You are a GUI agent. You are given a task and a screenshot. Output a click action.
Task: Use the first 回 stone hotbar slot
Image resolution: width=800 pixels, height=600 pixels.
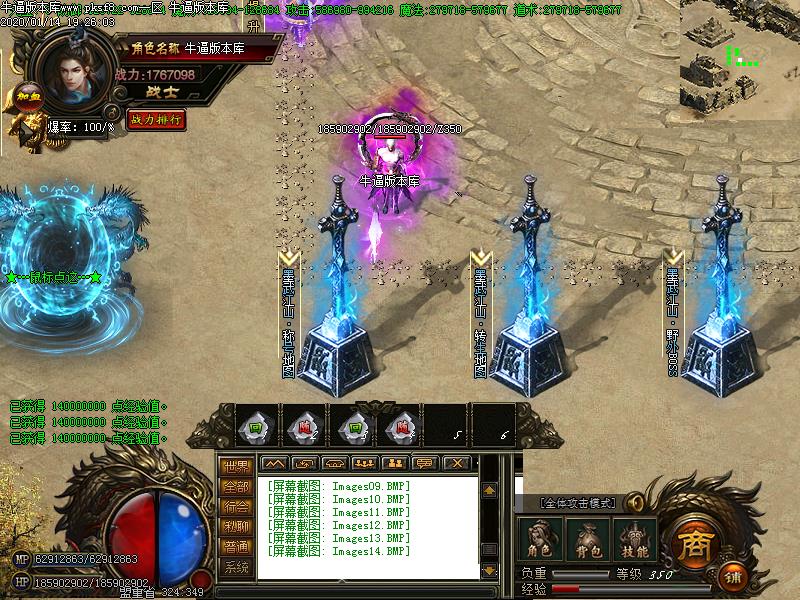point(258,428)
